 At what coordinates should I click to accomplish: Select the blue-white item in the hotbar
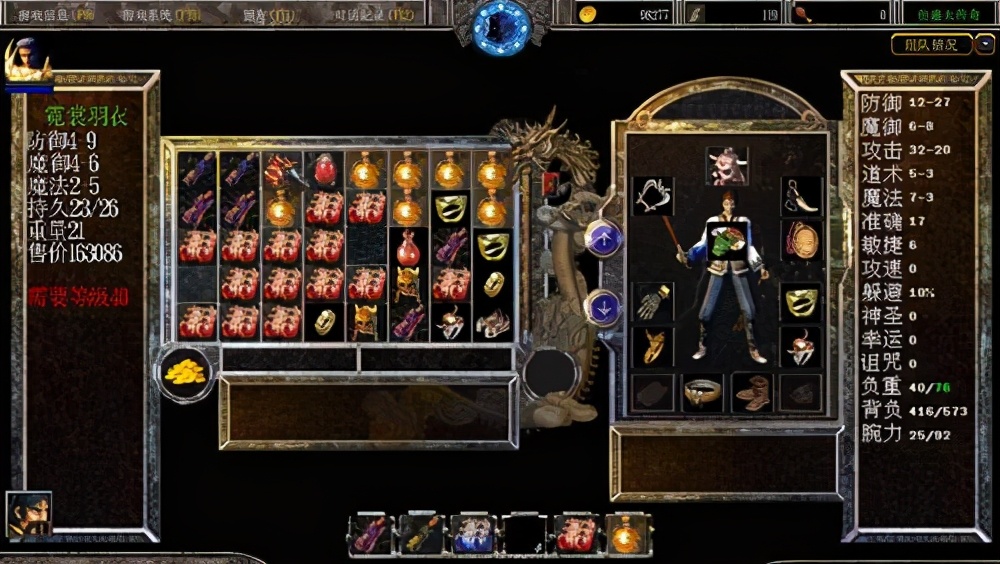(472, 535)
